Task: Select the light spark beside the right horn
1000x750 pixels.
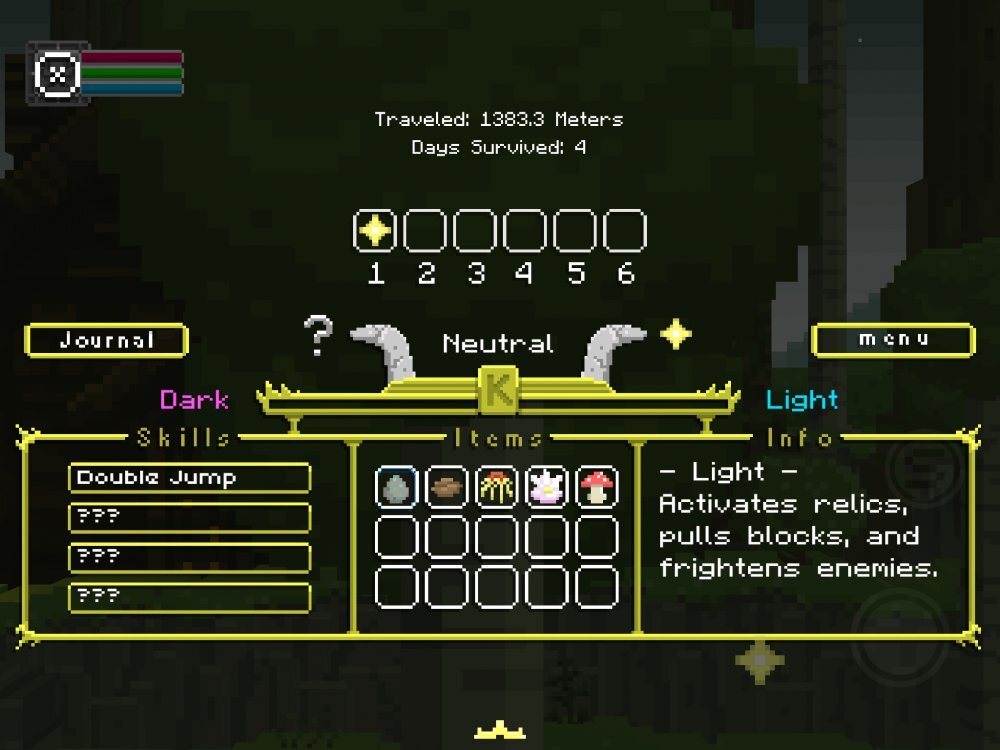Action: [676, 334]
